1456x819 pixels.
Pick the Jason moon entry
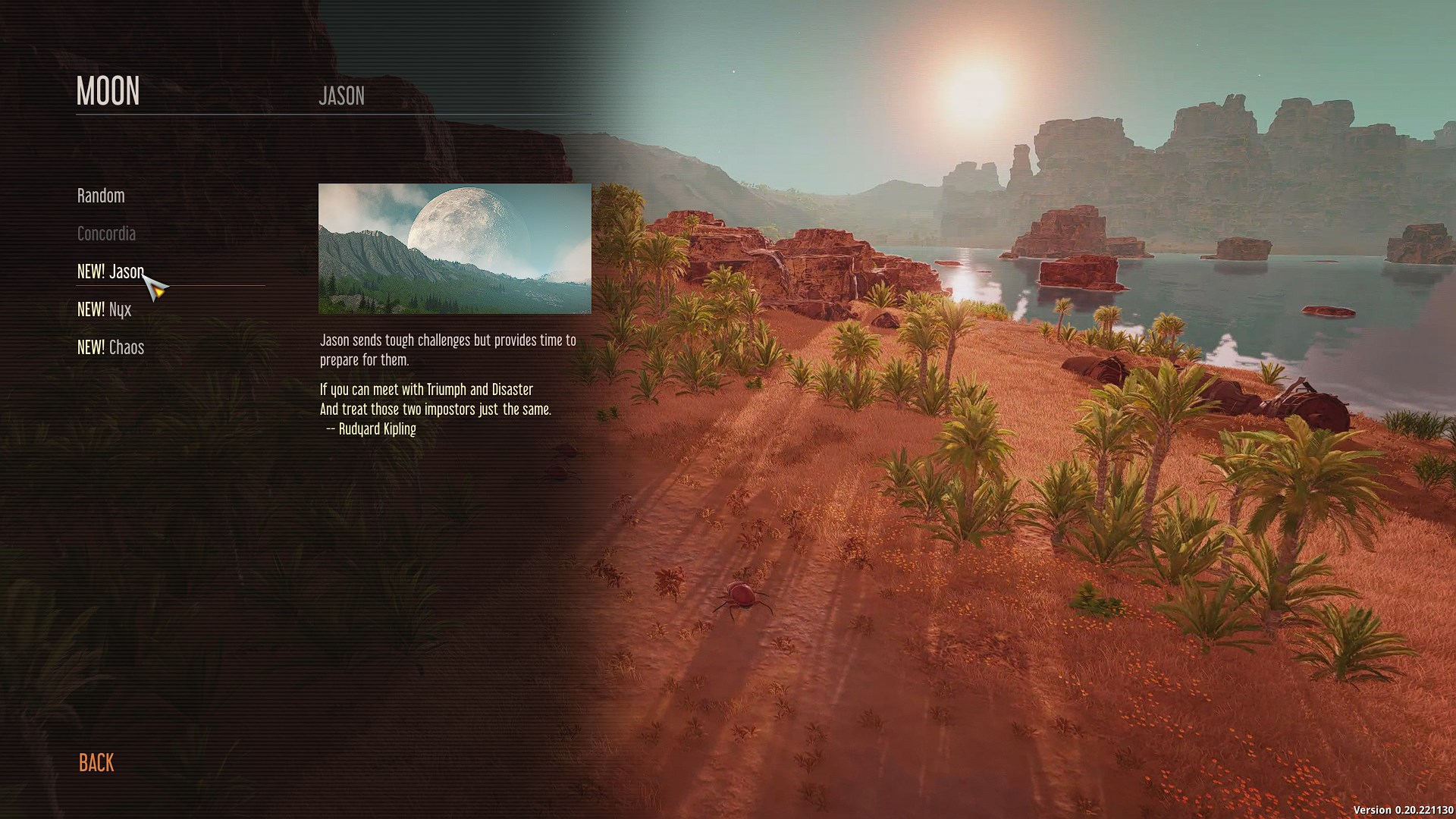coord(111,271)
